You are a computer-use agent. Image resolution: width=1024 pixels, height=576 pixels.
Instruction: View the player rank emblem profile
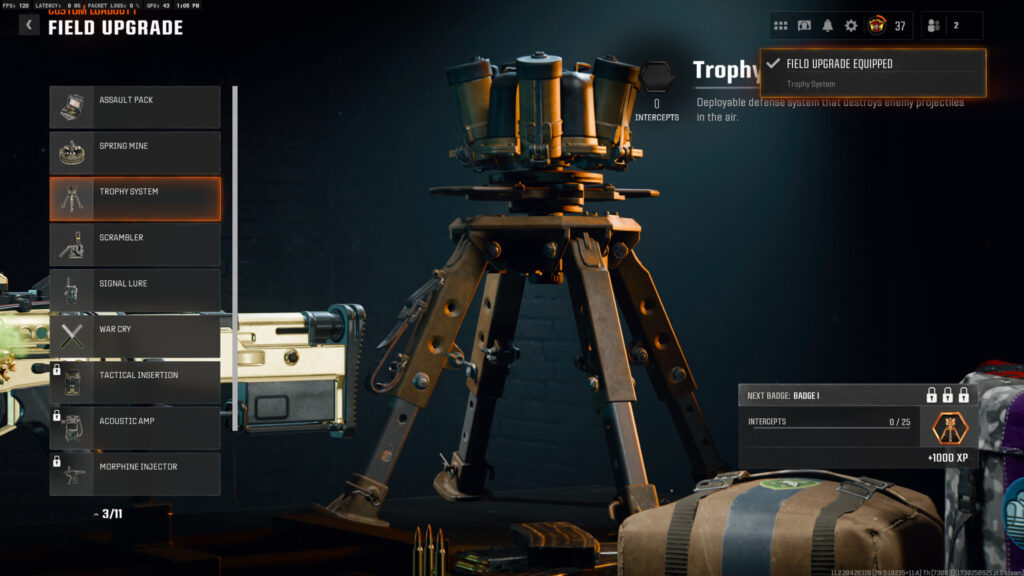(x=876, y=26)
